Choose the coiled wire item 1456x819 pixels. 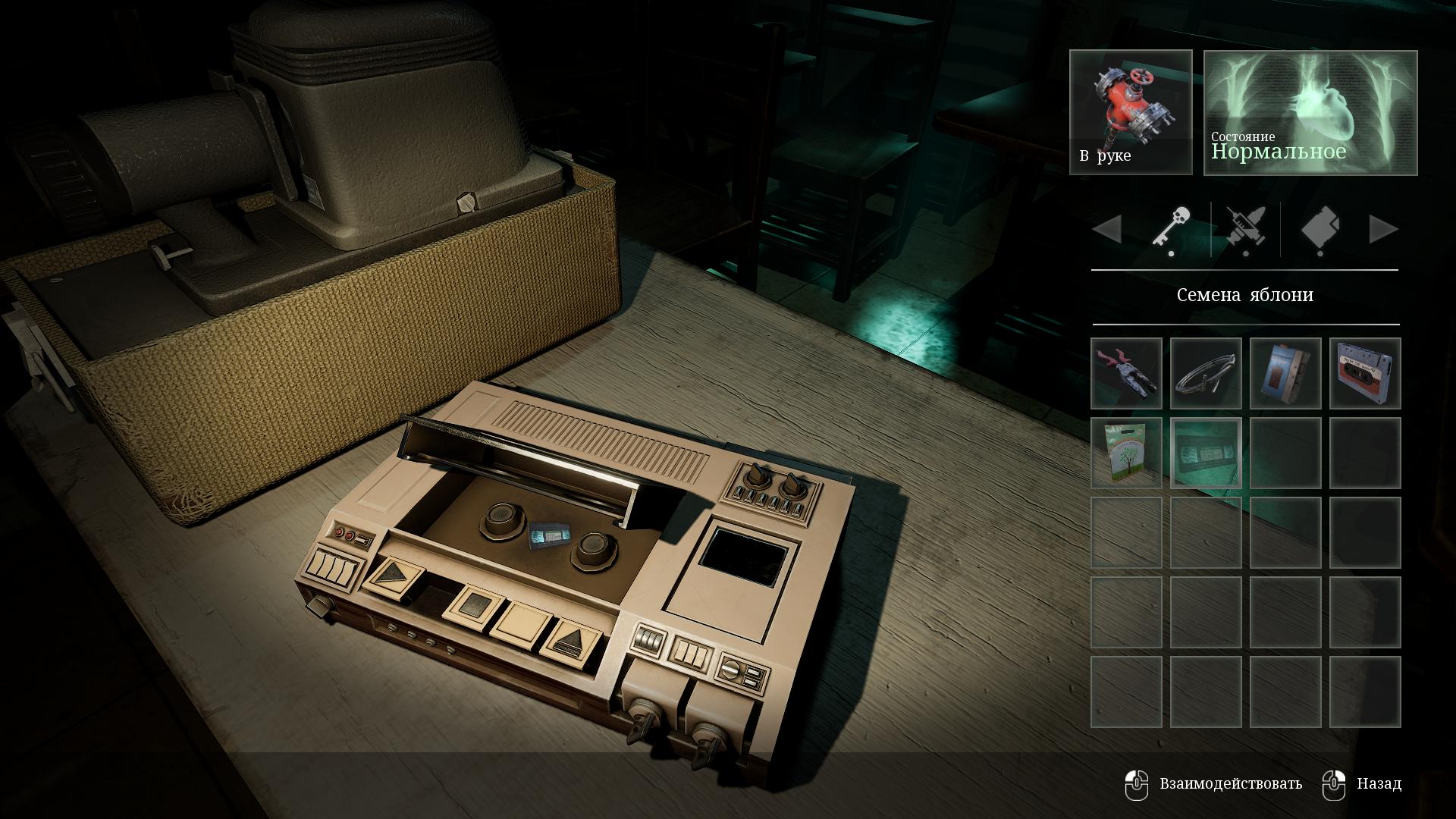(1206, 373)
